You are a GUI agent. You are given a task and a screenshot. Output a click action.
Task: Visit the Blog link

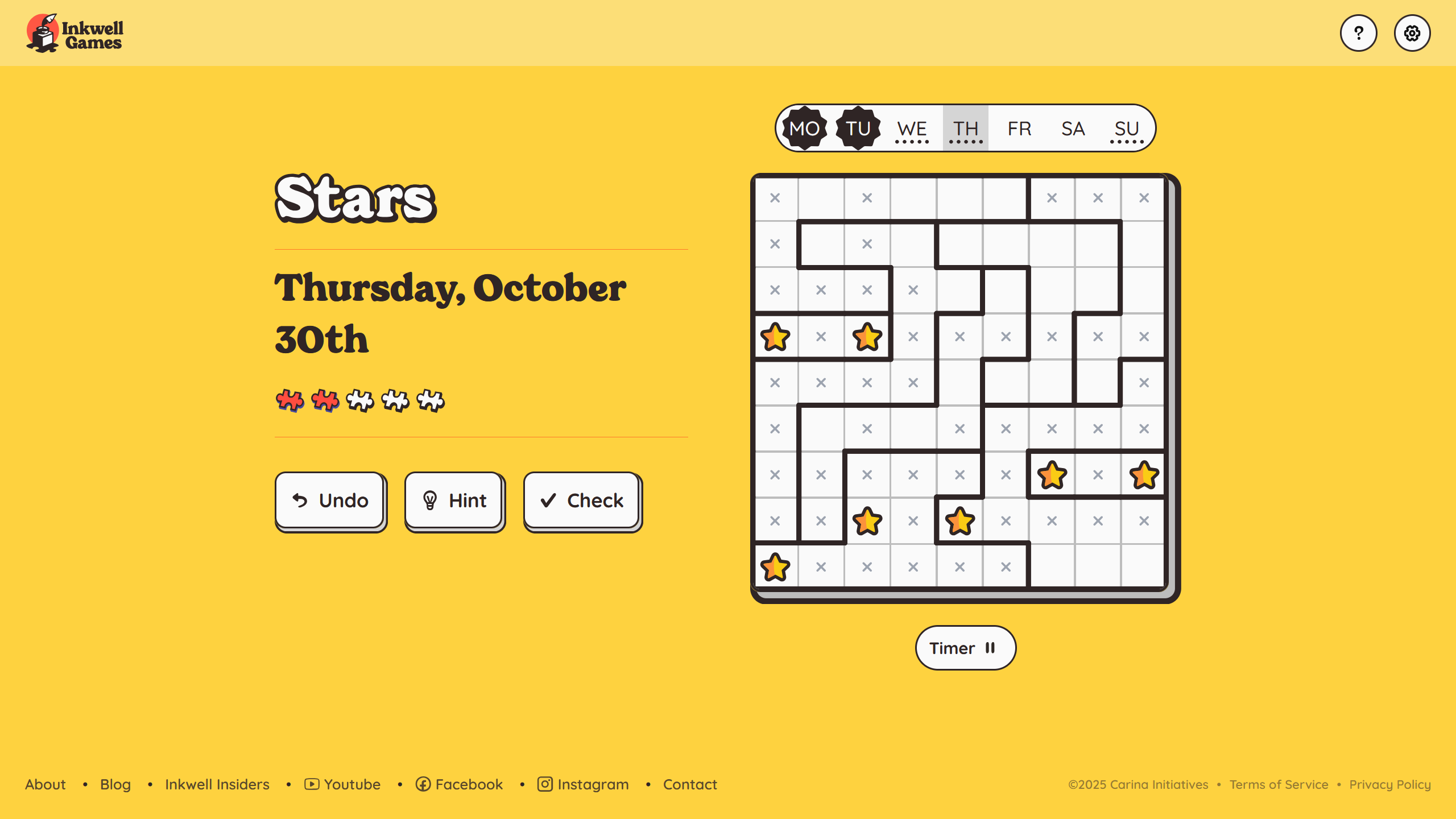click(x=115, y=784)
